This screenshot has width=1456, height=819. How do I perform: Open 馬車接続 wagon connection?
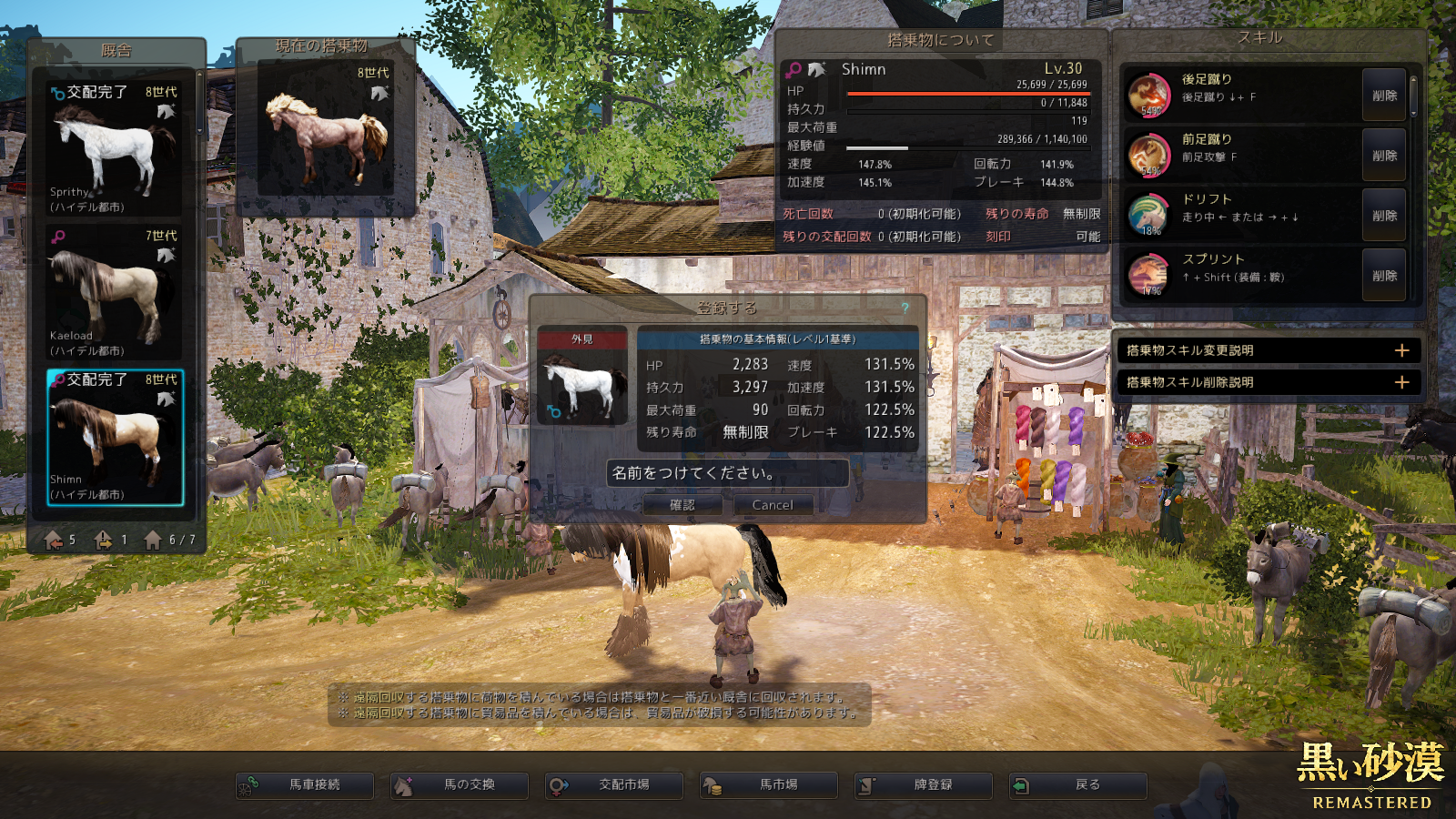(305, 784)
